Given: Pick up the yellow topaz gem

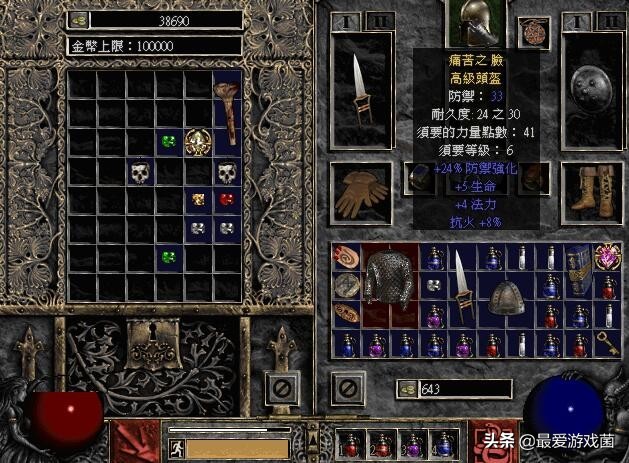Looking at the screenshot, I should pos(198,199).
